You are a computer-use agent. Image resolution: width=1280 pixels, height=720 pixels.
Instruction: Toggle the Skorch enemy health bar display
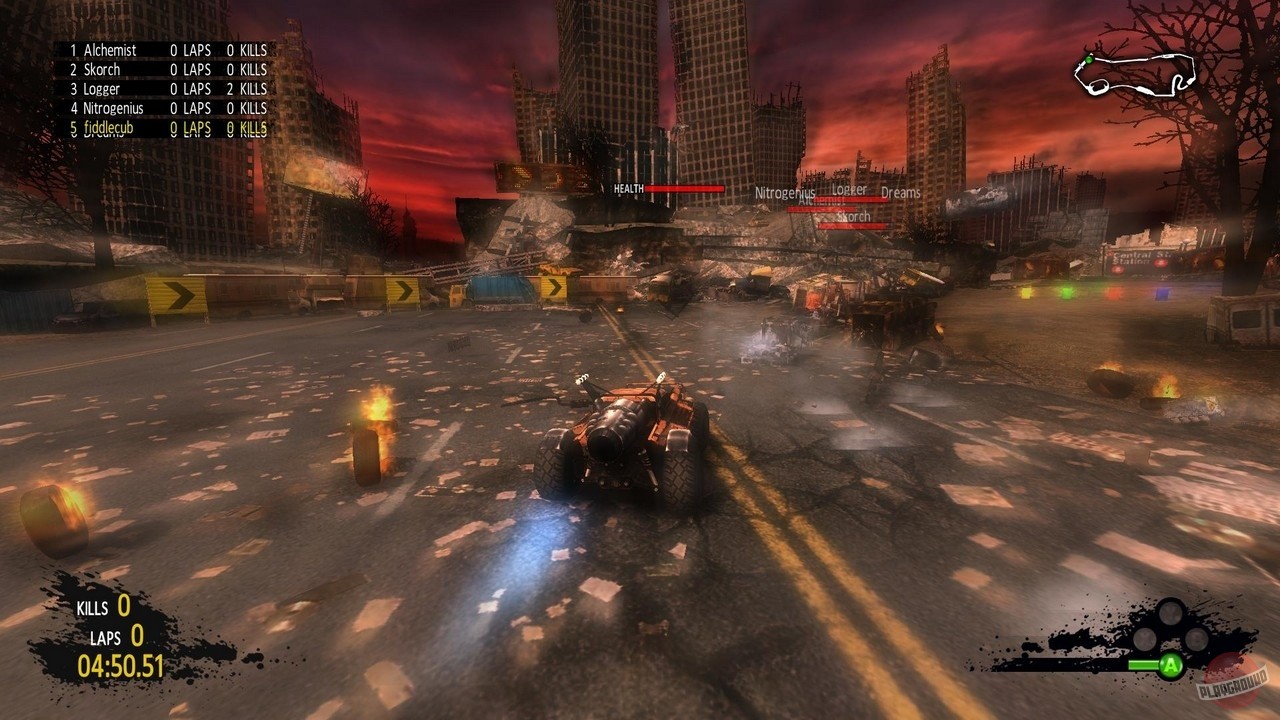pyautogui.click(x=854, y=227)
